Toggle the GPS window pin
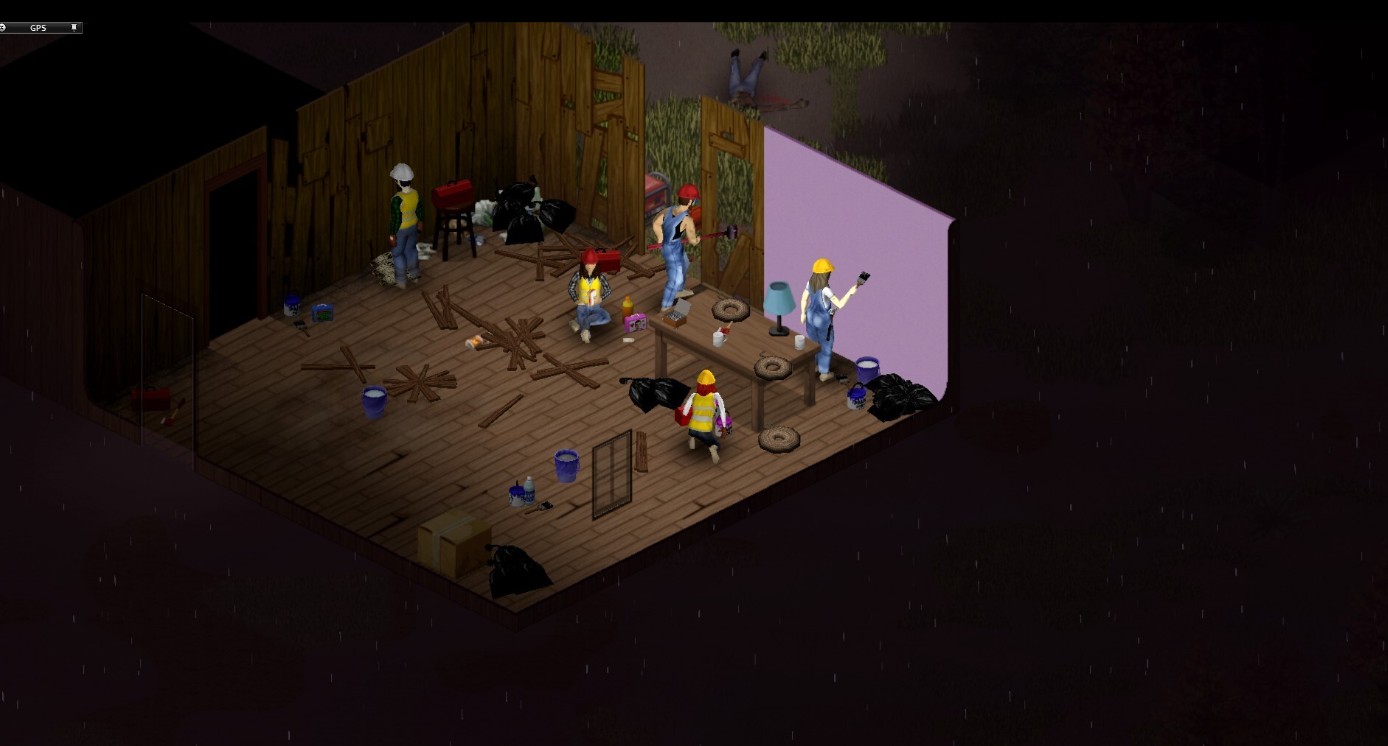The width and height of the screenshot is (1388, 746). [x=74, y=28]
